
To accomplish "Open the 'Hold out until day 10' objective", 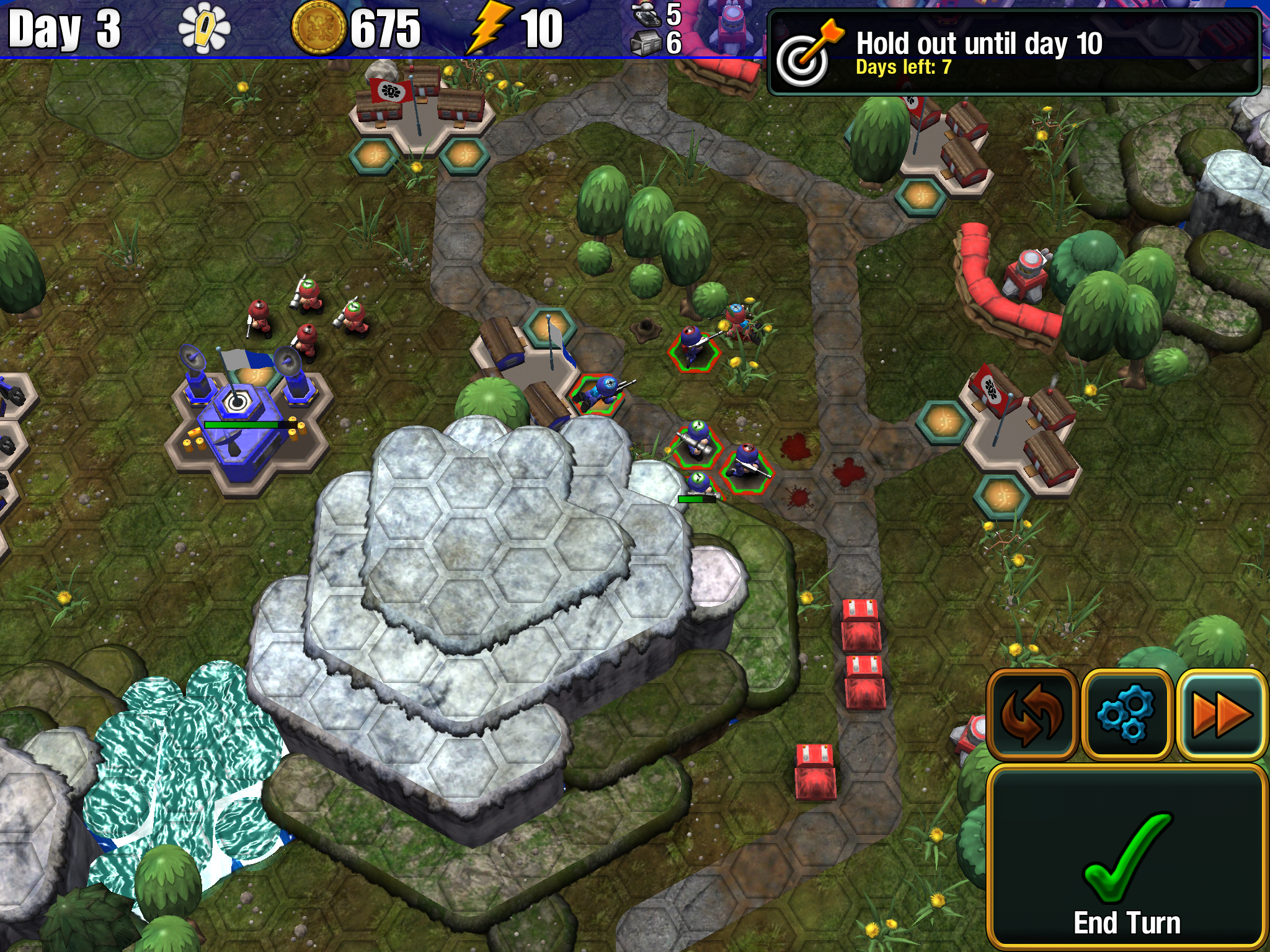I will 1014,52.
